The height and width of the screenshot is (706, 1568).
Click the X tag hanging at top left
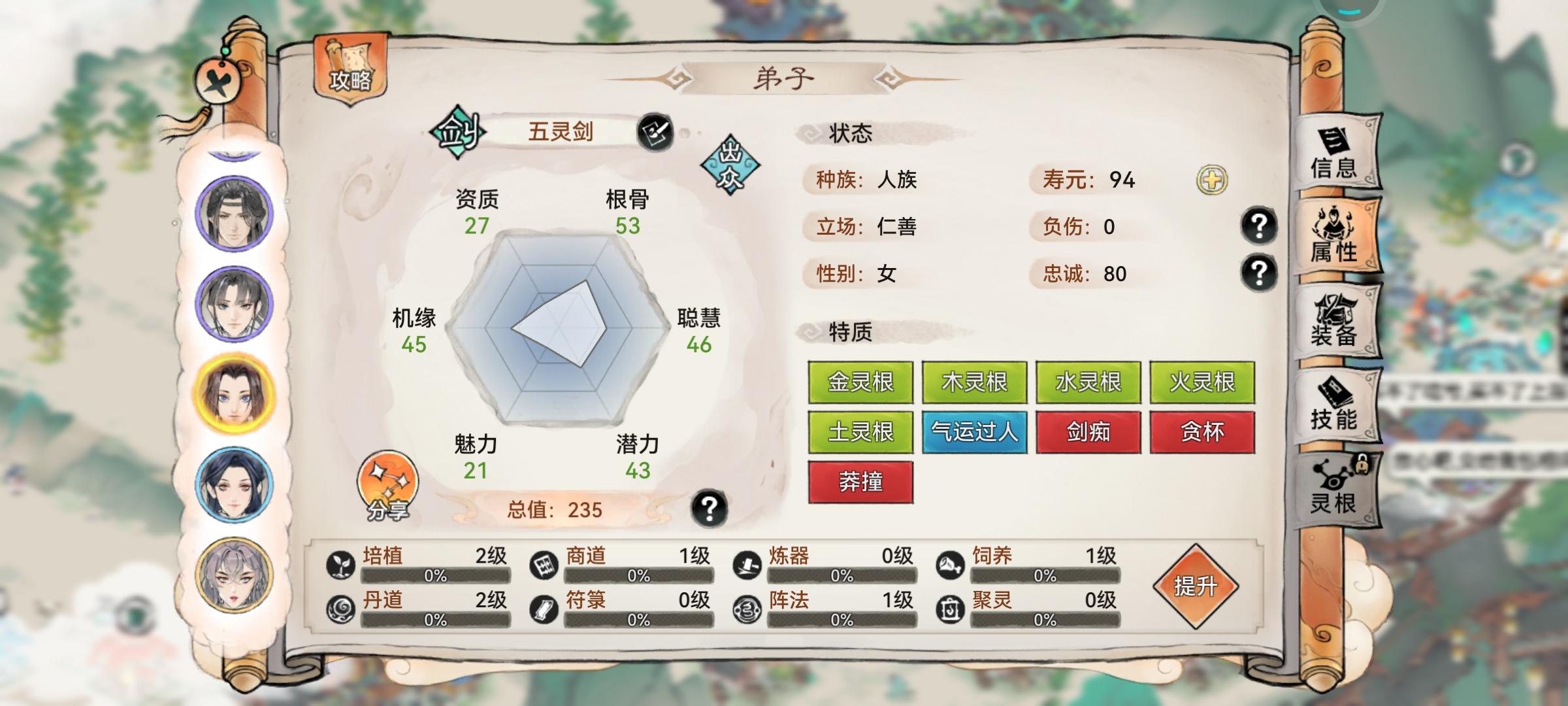[218, 82]
